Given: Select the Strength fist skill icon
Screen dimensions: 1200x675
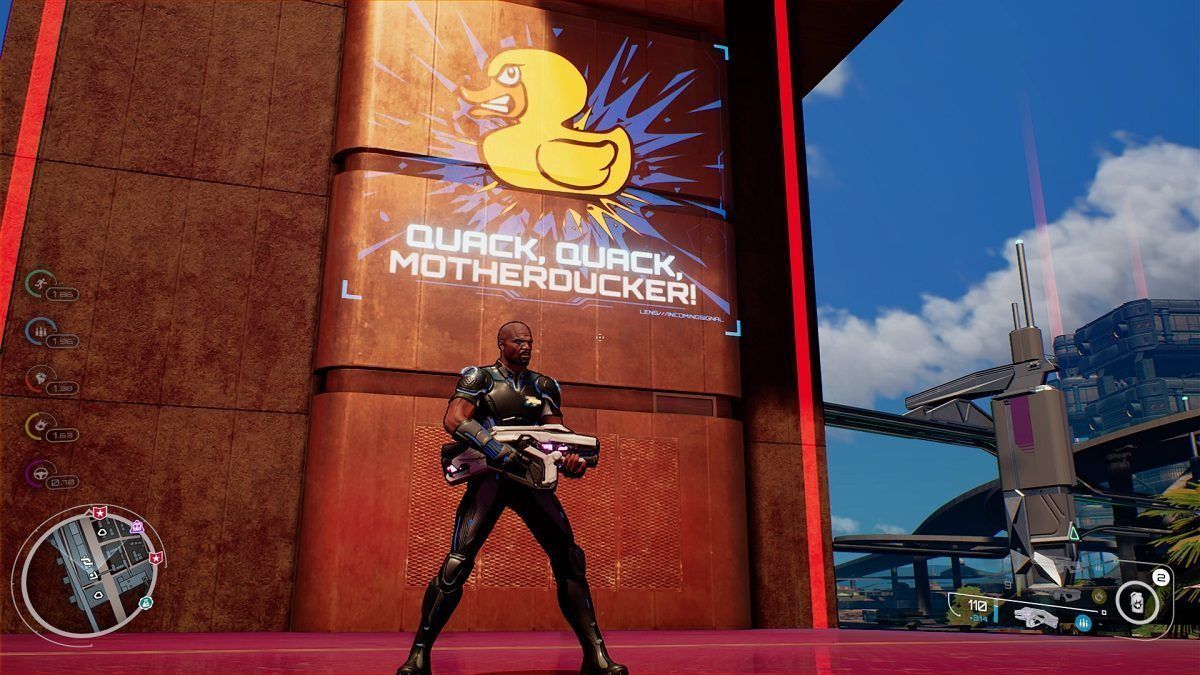Looking at the screenshot, I should [39, 377].
